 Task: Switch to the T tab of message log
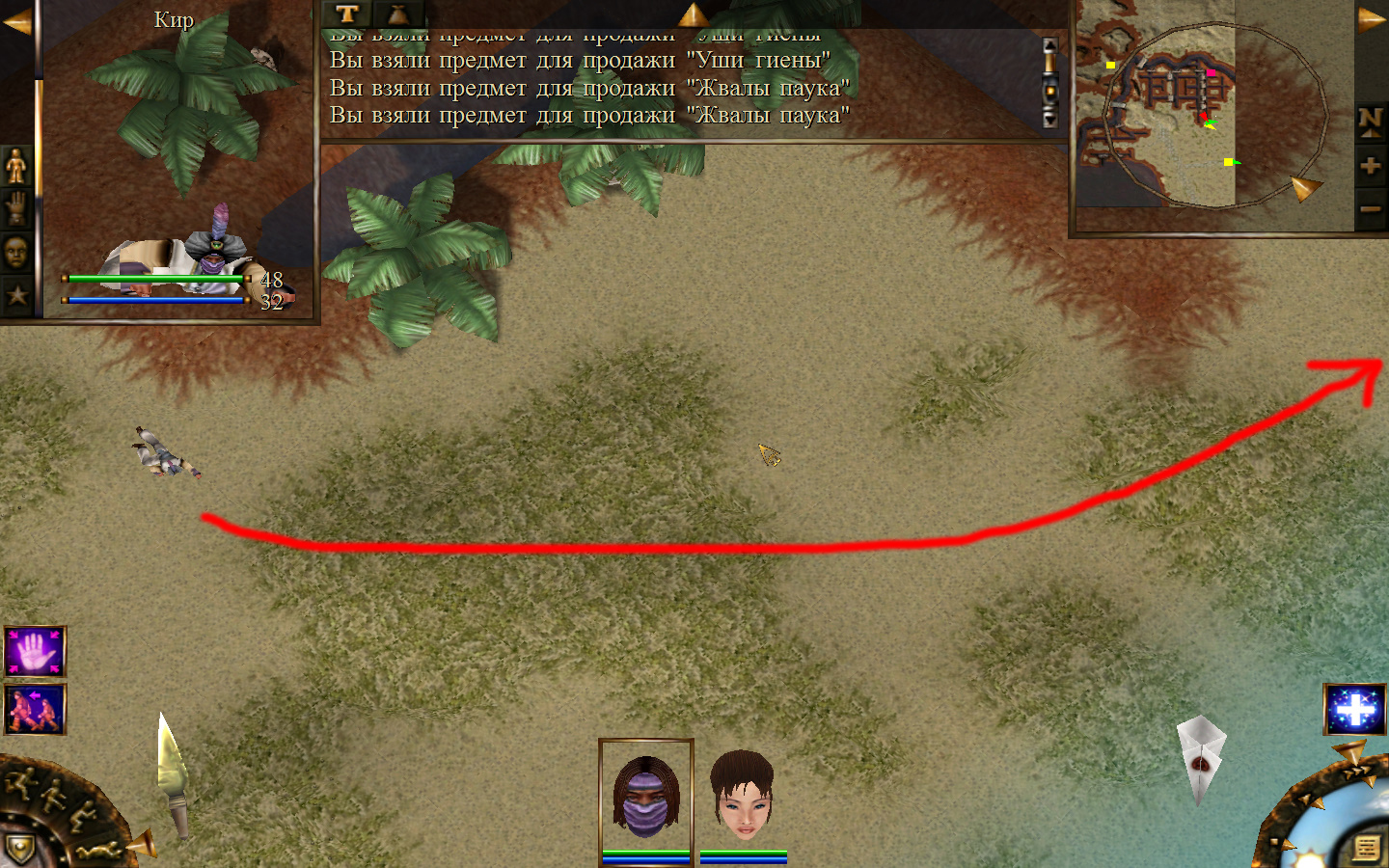(x=347, y=14)
